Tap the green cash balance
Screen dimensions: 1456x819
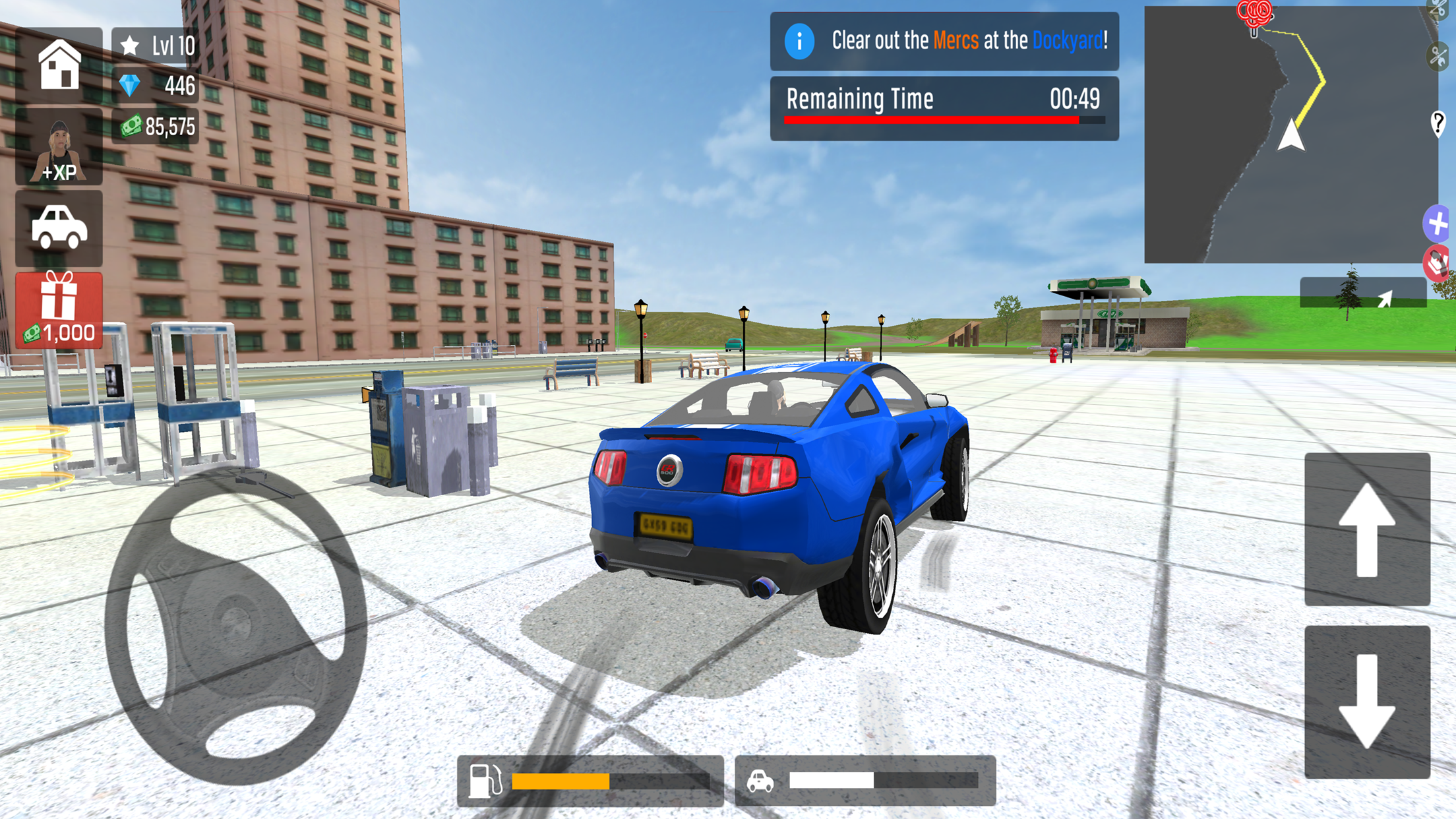[157, 126]
